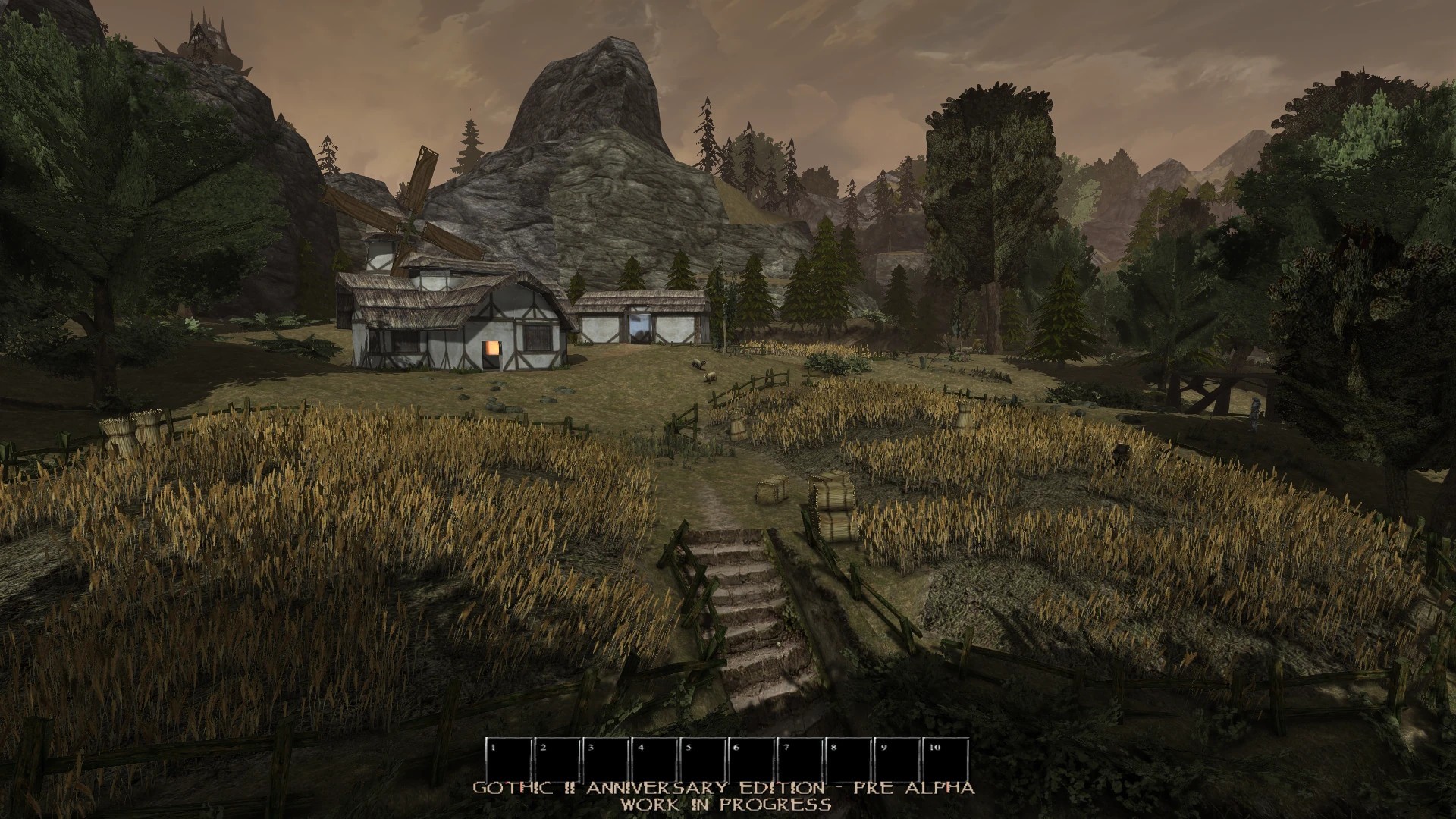Click the hotbar slot numbered 10
Screen dimensions: 1456x819
coord(946,761)
